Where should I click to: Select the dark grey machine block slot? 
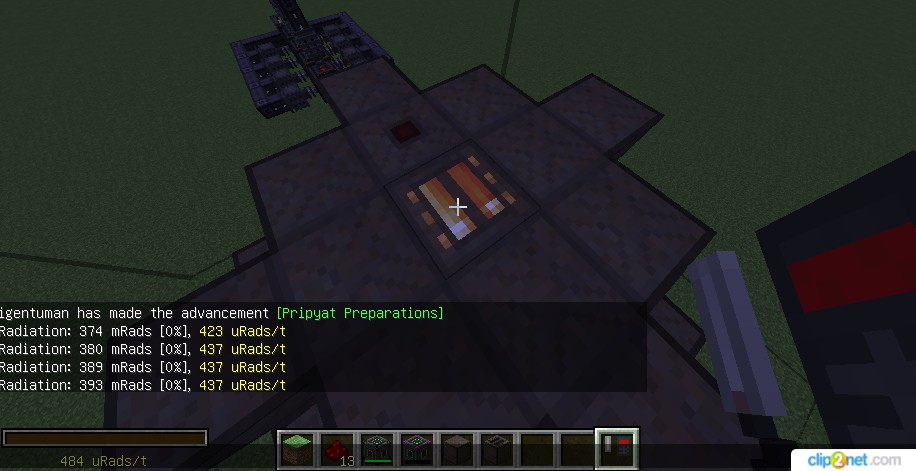[x=496, y=449]
